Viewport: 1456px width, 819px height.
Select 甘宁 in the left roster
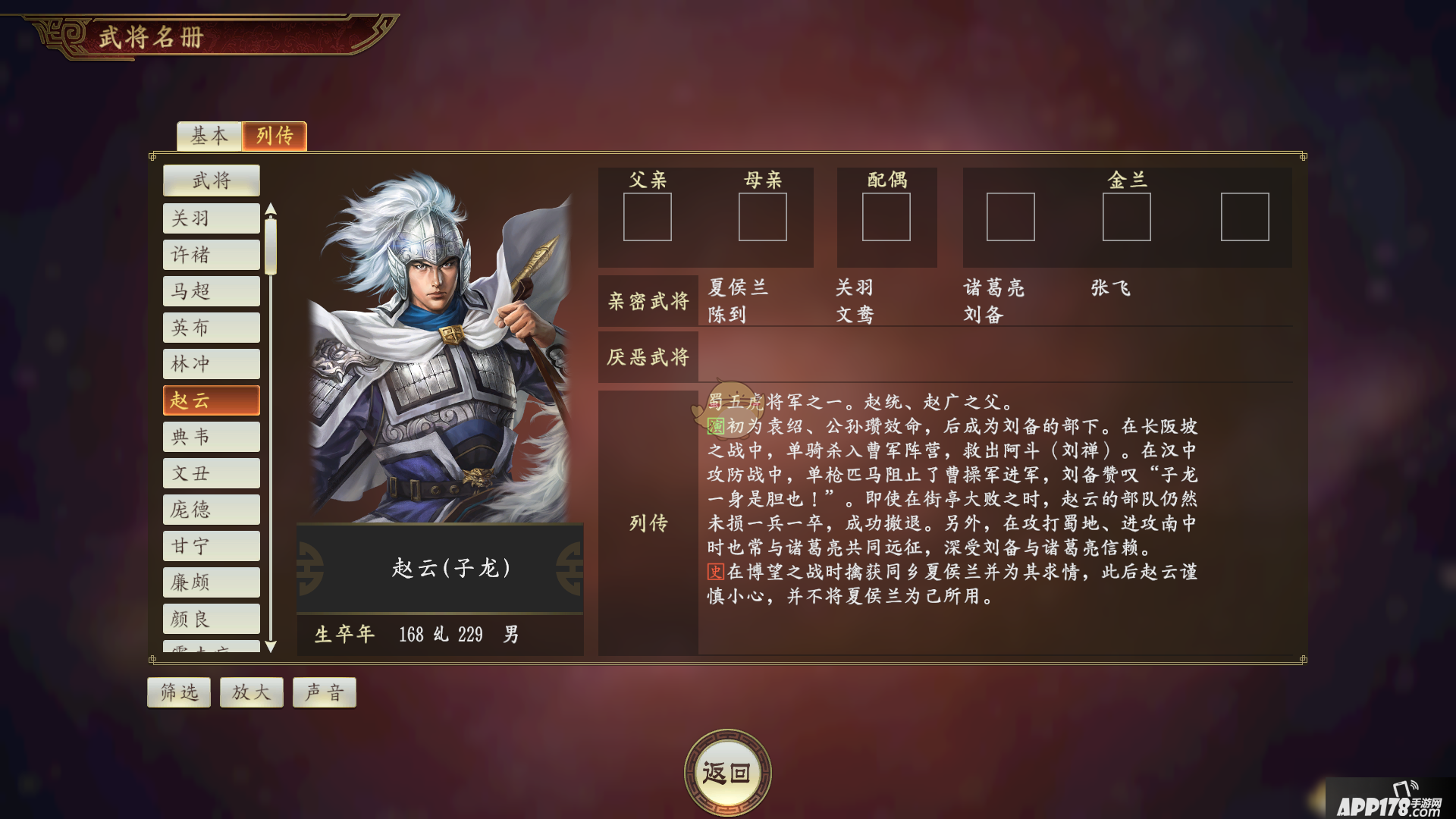coord(211,545)
